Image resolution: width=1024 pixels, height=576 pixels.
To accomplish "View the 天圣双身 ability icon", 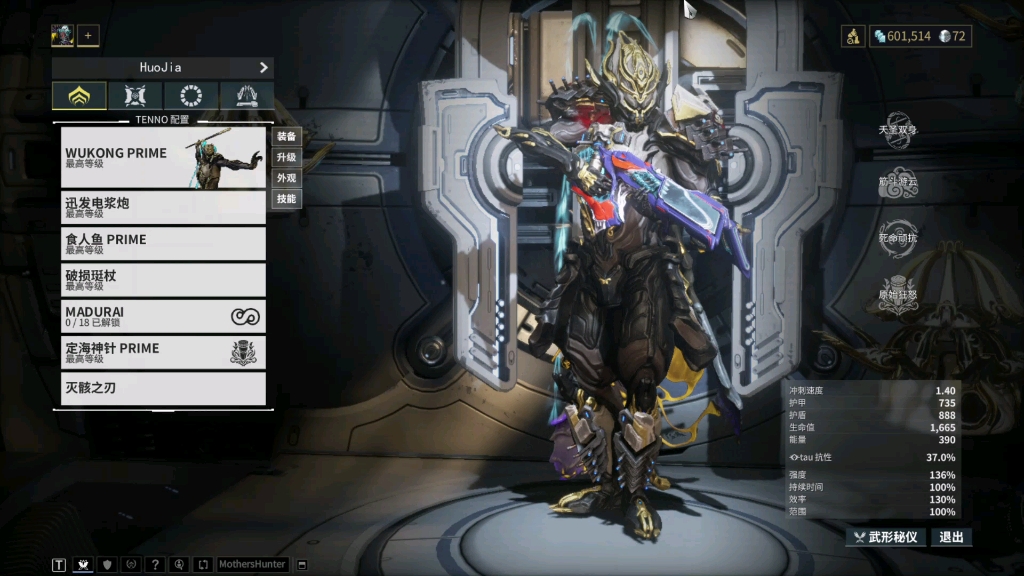I will (x=897, y=129).
